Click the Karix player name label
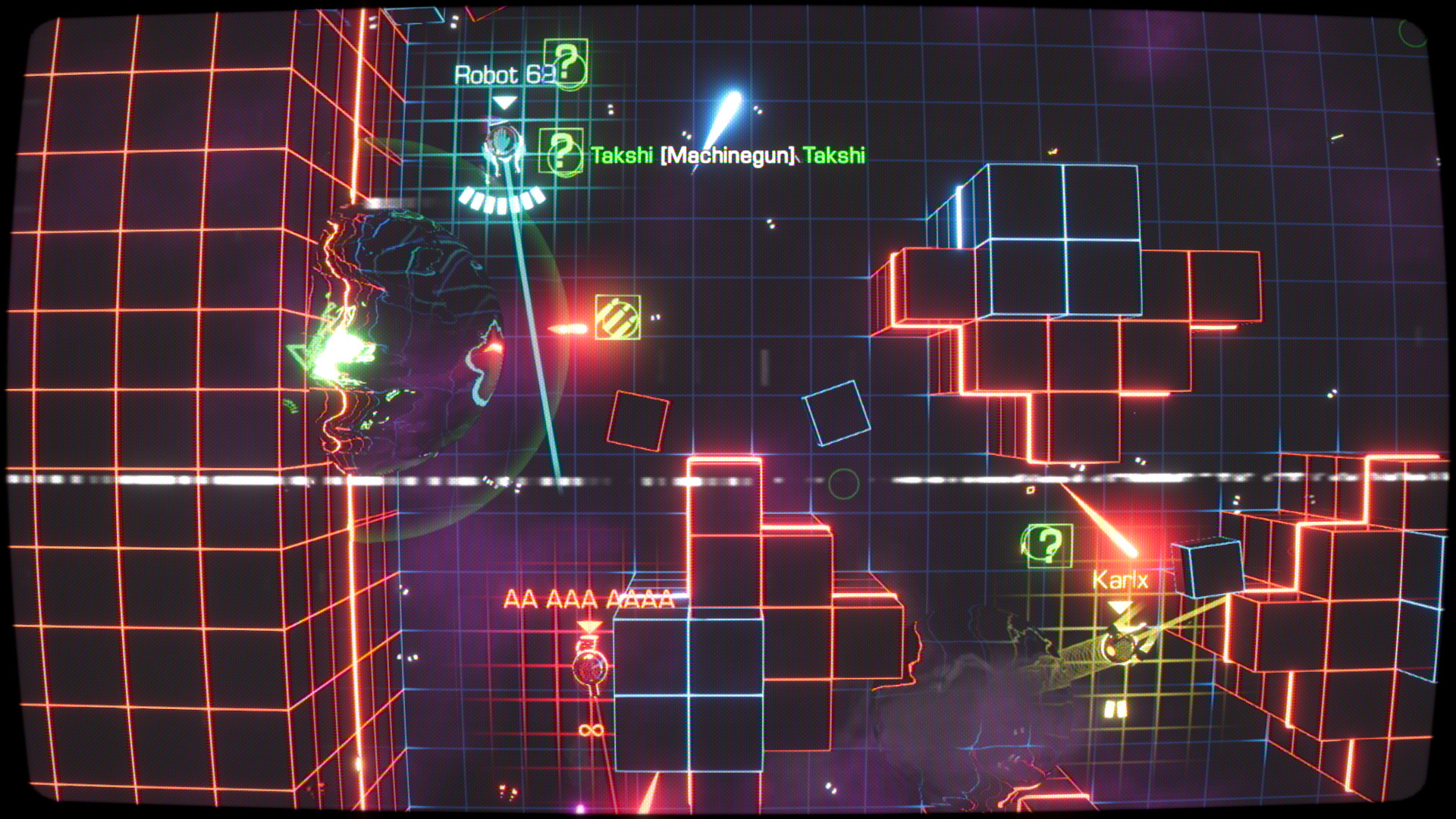This screenshot has width=1456, height=819. tap(1120, 579)
